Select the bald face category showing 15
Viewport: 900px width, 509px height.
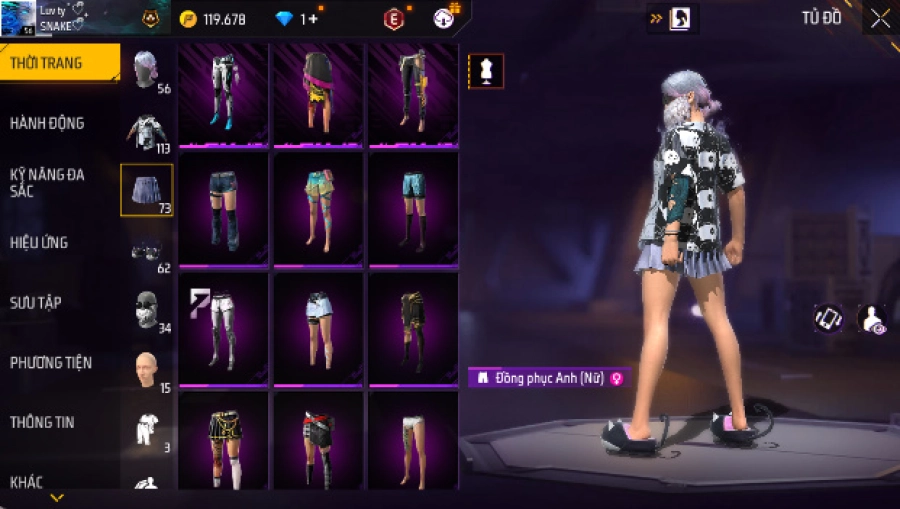click(147, 370)
